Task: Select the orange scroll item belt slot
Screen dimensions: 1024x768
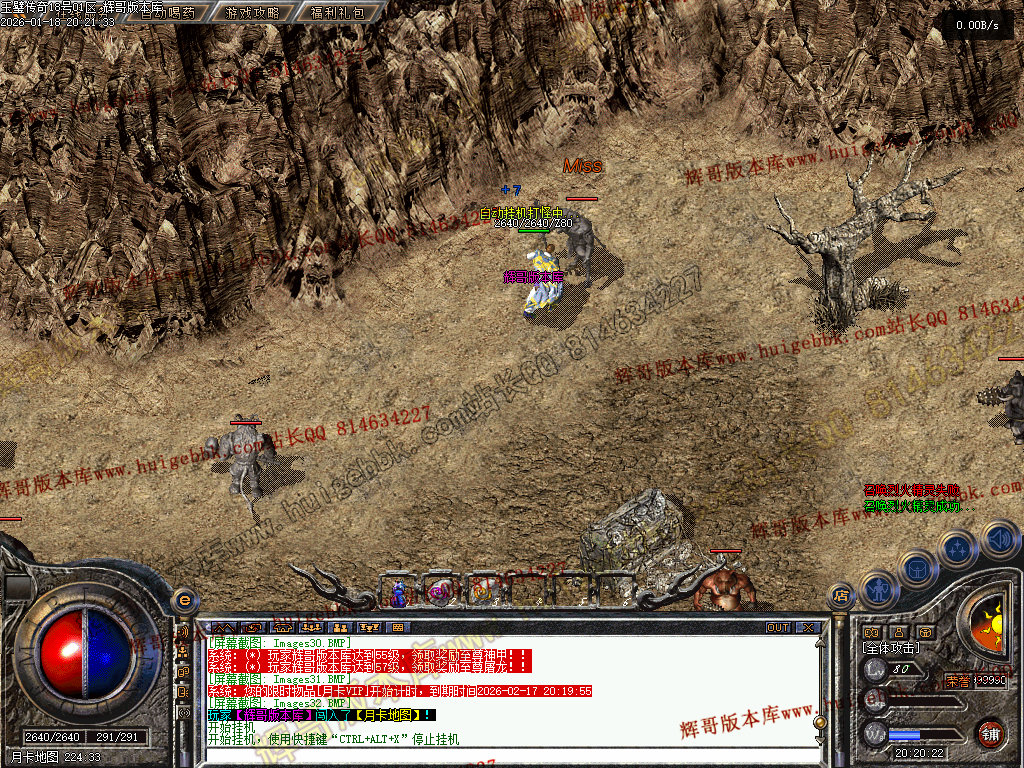Action: [480, 593]
